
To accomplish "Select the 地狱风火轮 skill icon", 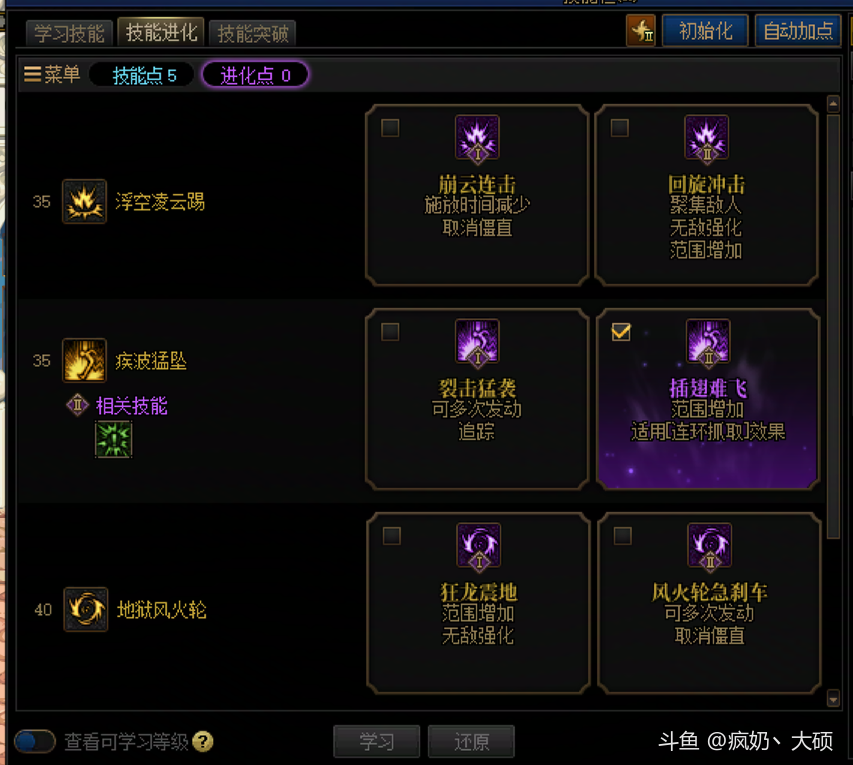I will 85,609.
